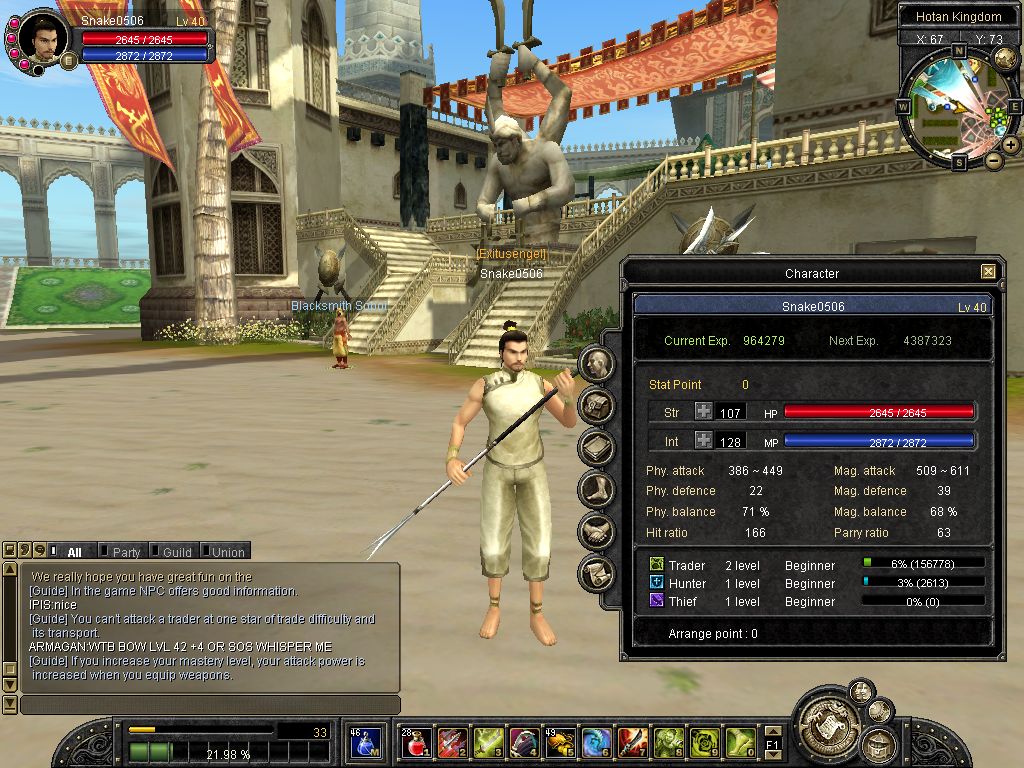Open the scroll icon on the side panel
The image size is (1024, 768).
pos(597,573)
